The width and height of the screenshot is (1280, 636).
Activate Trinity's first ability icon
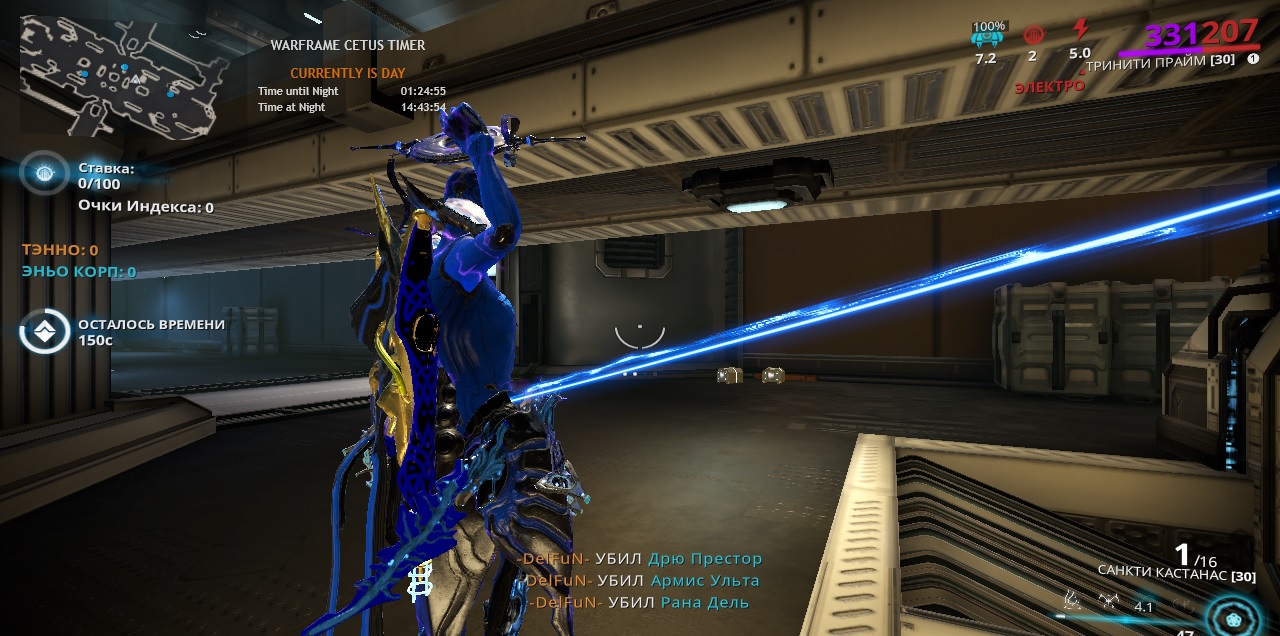point(1072,601)
